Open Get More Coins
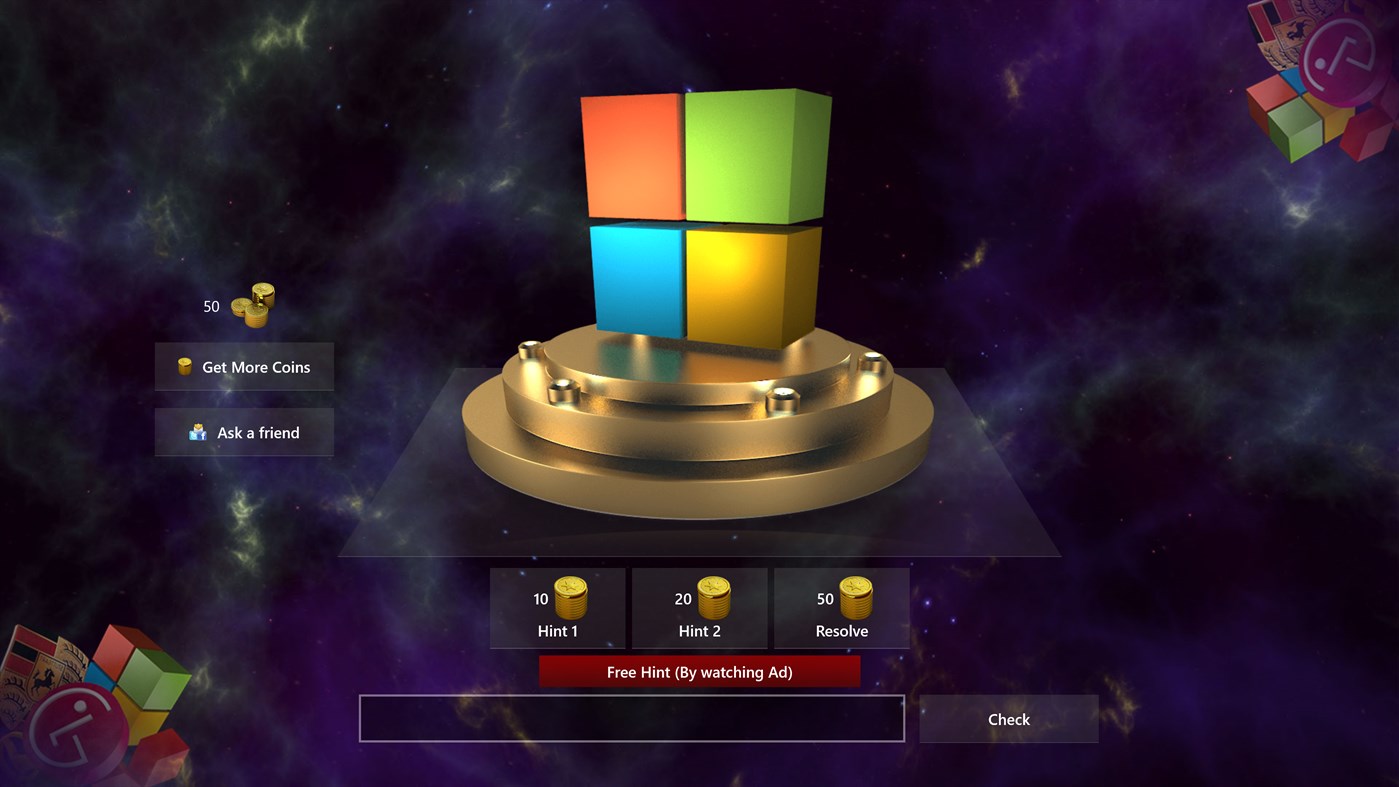This screenshot has width=1399, height=787. 244,366
